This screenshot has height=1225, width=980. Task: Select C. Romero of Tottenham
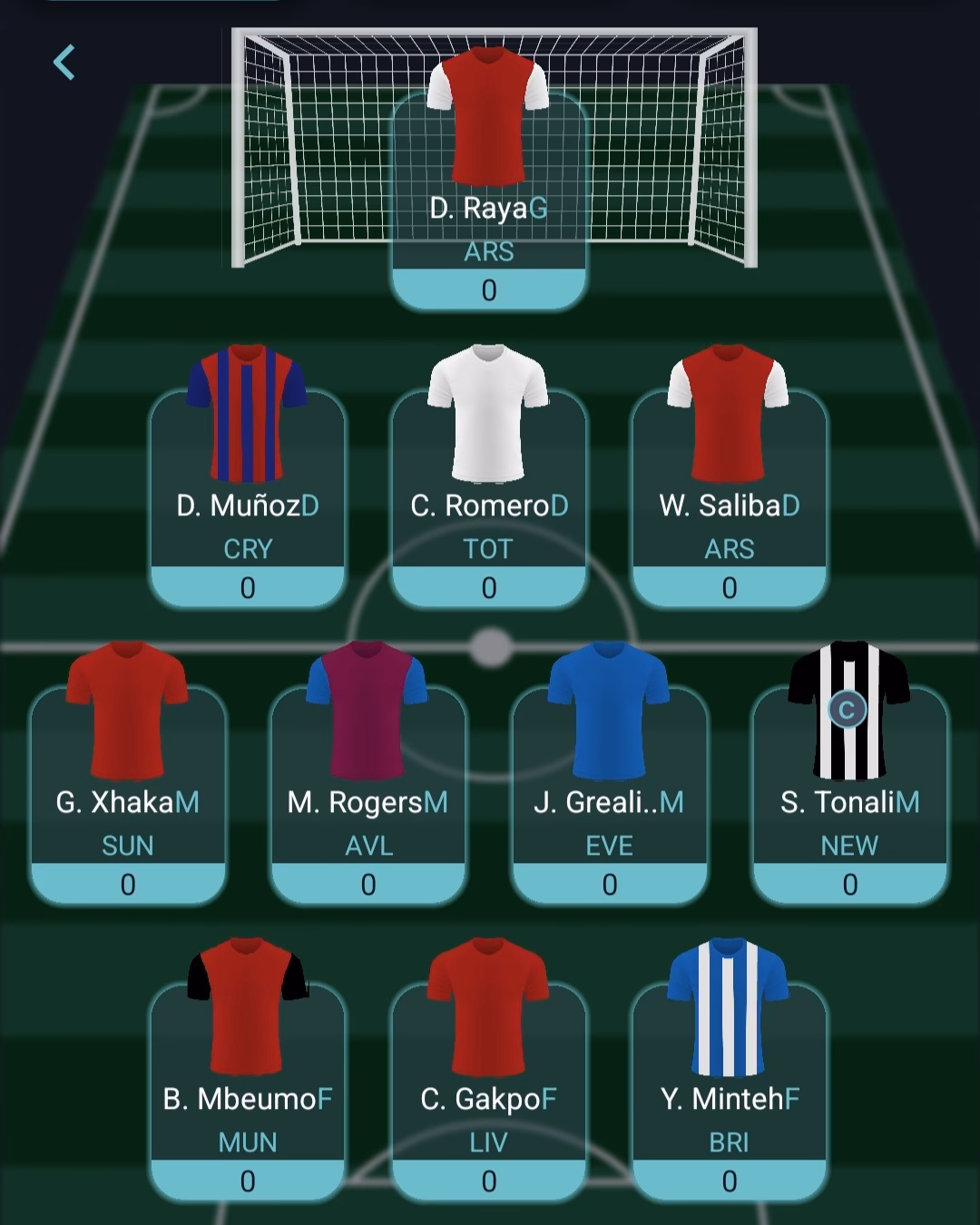[x=488, y=505]
